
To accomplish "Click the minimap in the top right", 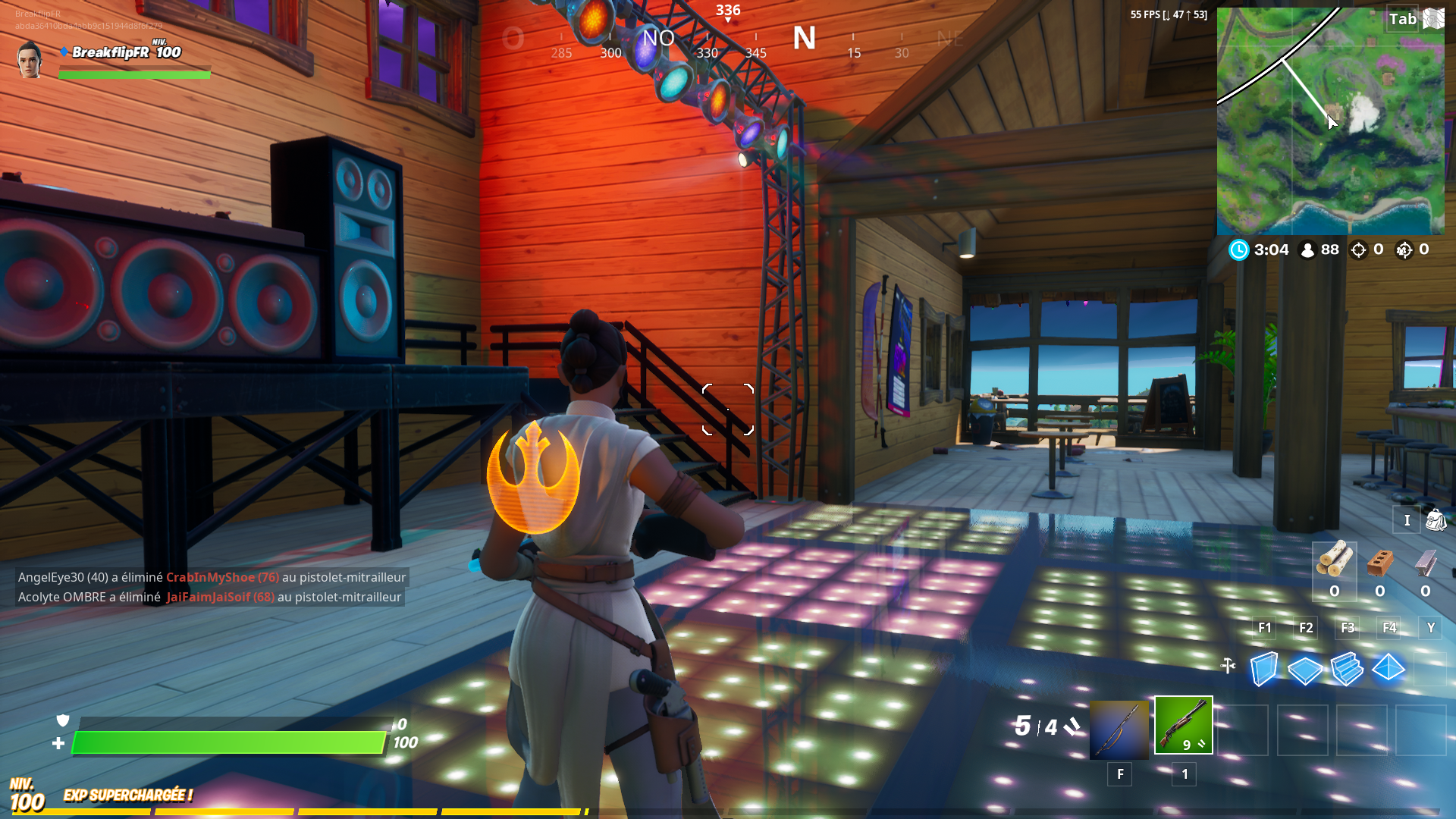I will [1336, 121].
